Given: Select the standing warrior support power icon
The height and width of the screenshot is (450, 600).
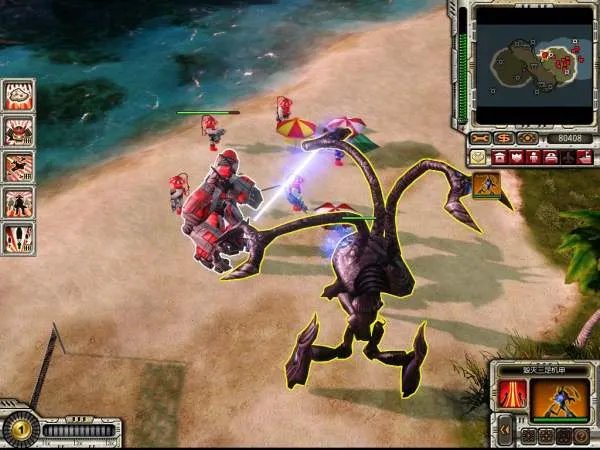Looking at the screenshot, I should coord(19,202).
